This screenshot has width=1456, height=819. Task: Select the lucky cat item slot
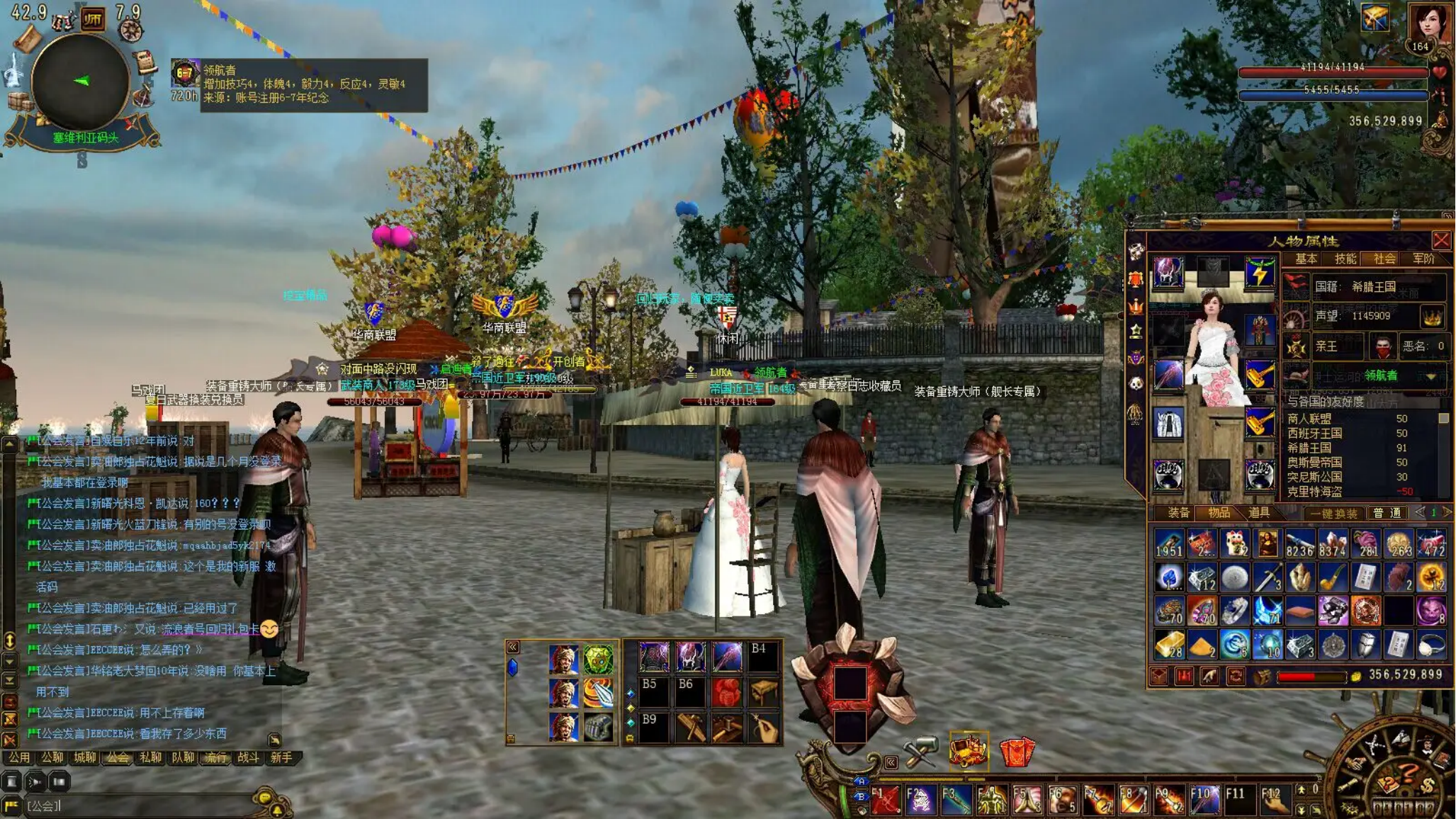point(1234,544)
